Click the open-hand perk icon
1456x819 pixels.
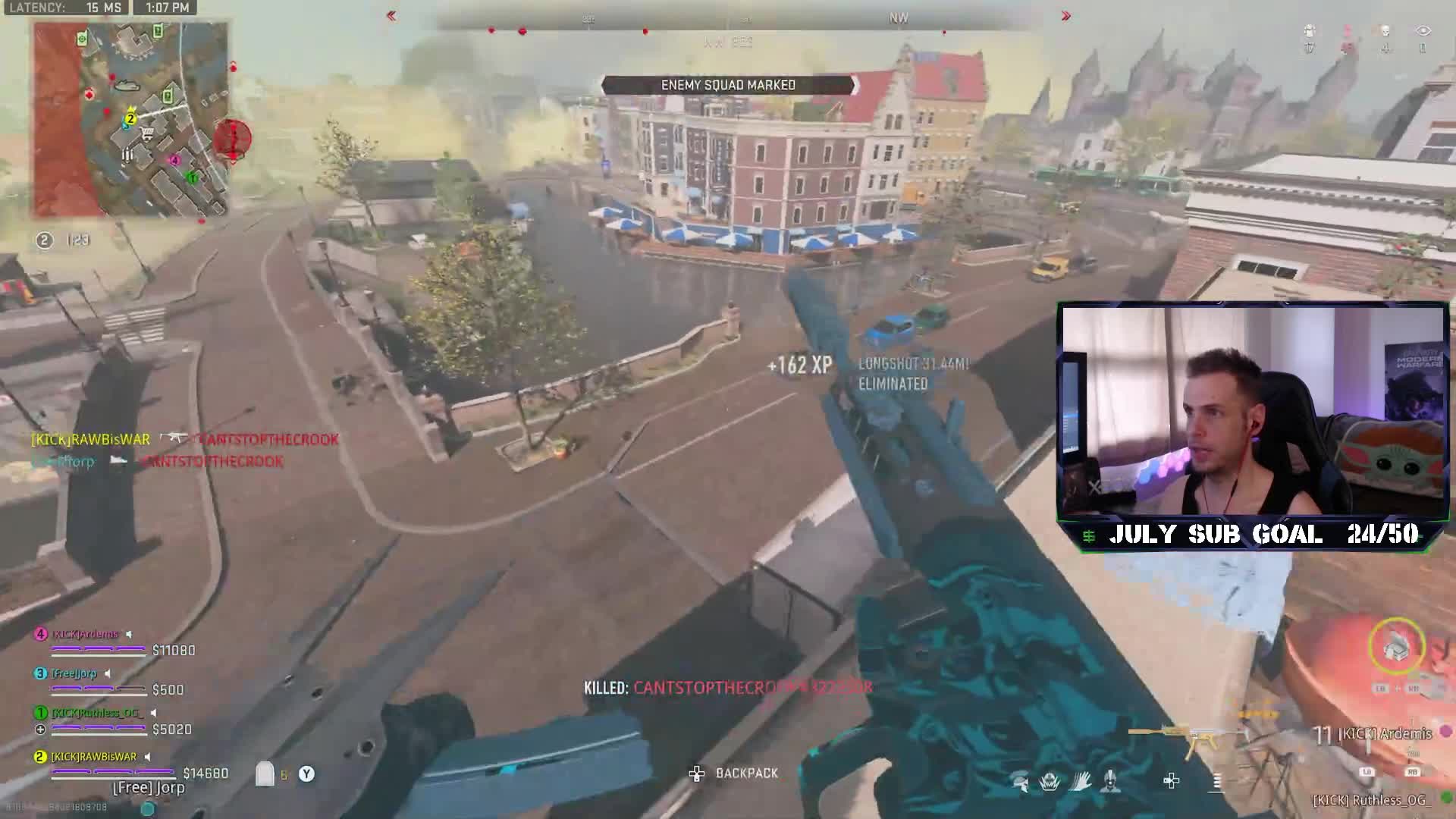click(1080, 781)
